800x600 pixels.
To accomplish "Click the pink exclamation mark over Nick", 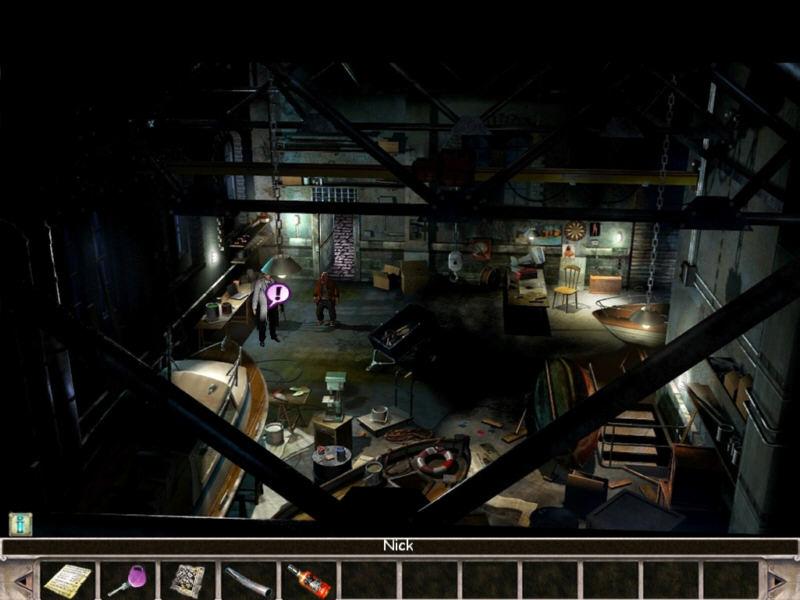I will (x=278, y=293).
